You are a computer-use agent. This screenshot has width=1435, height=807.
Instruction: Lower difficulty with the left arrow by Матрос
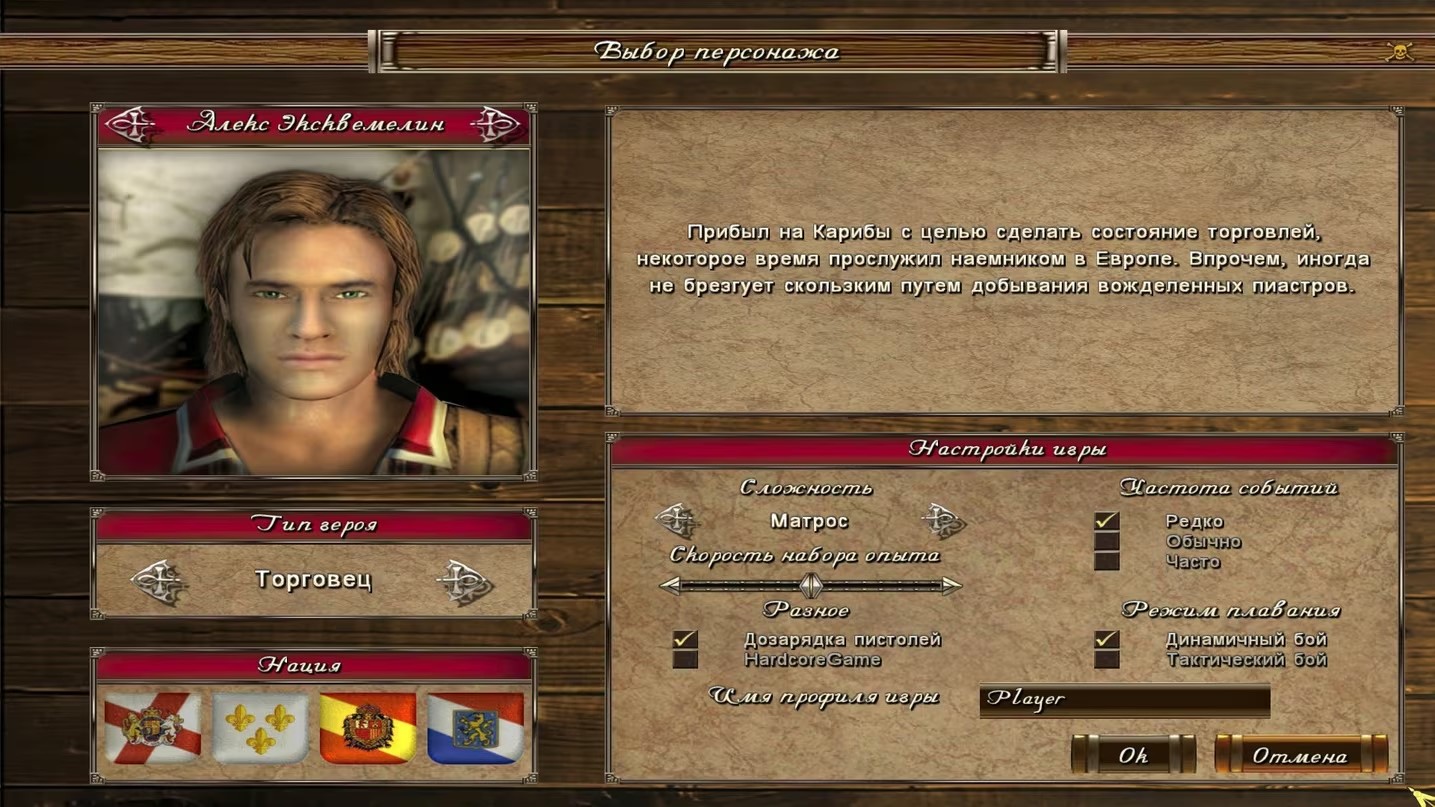pyautogui.click(x=676, y=520)
